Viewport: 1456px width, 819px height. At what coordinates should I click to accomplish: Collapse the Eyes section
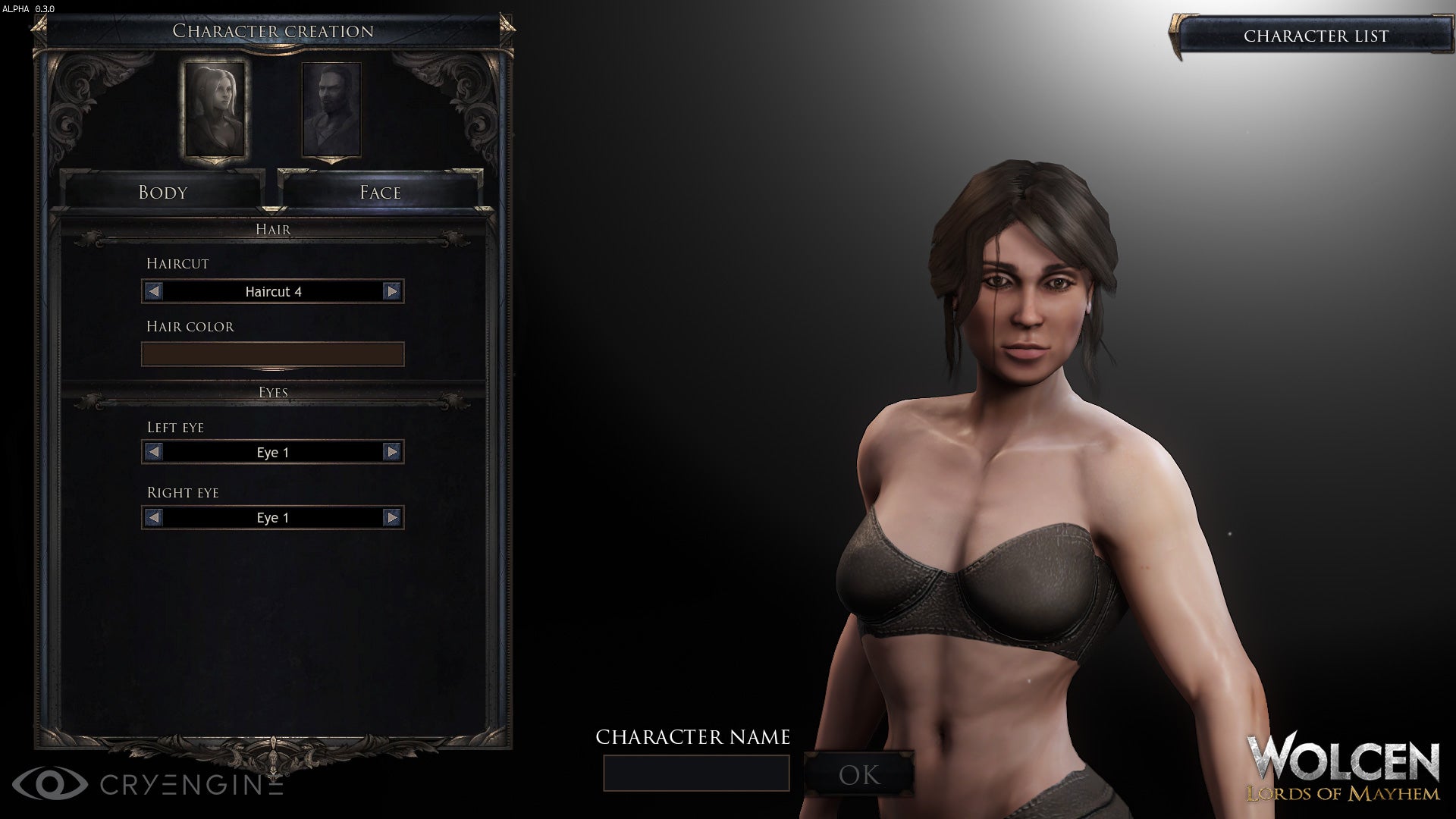tap(273, 392)
